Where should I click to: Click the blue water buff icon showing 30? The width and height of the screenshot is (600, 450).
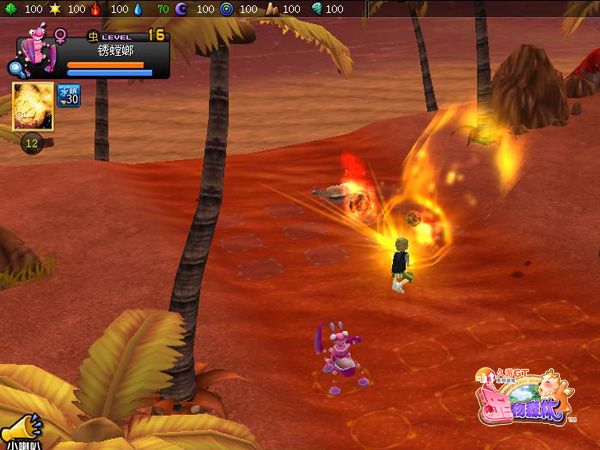tap(69, 96)
